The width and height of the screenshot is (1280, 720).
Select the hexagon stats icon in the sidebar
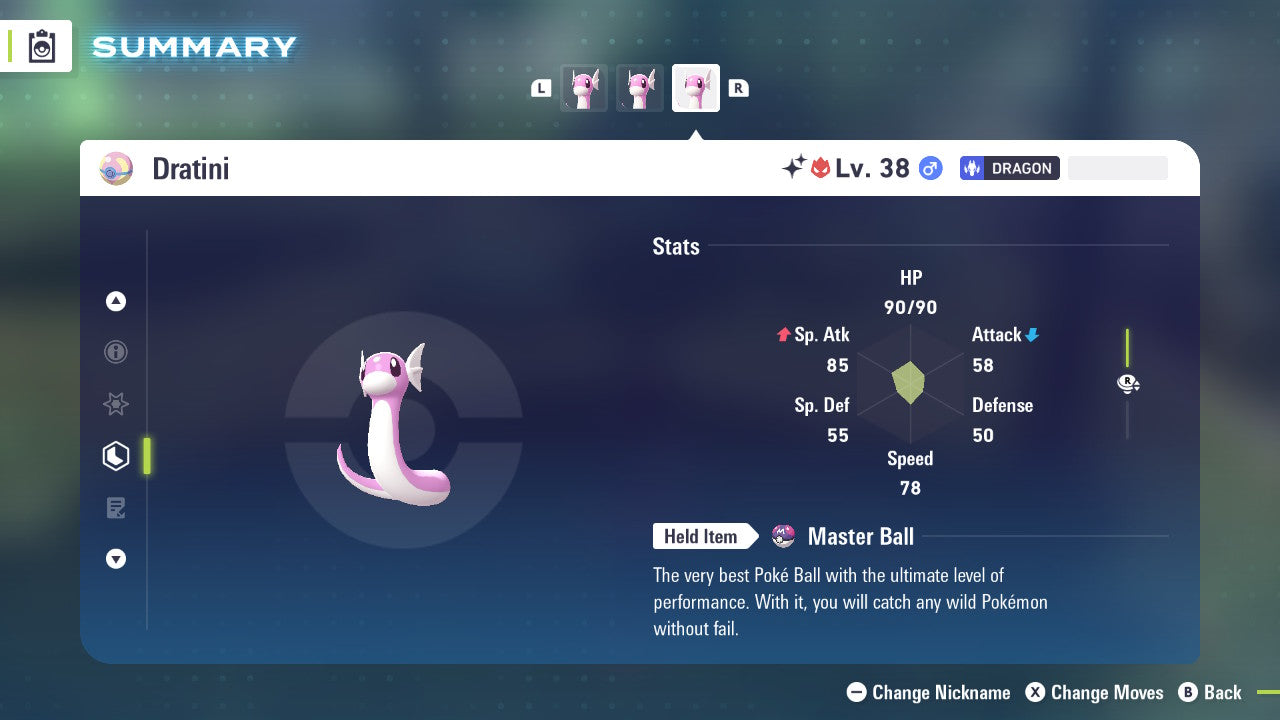115,455
